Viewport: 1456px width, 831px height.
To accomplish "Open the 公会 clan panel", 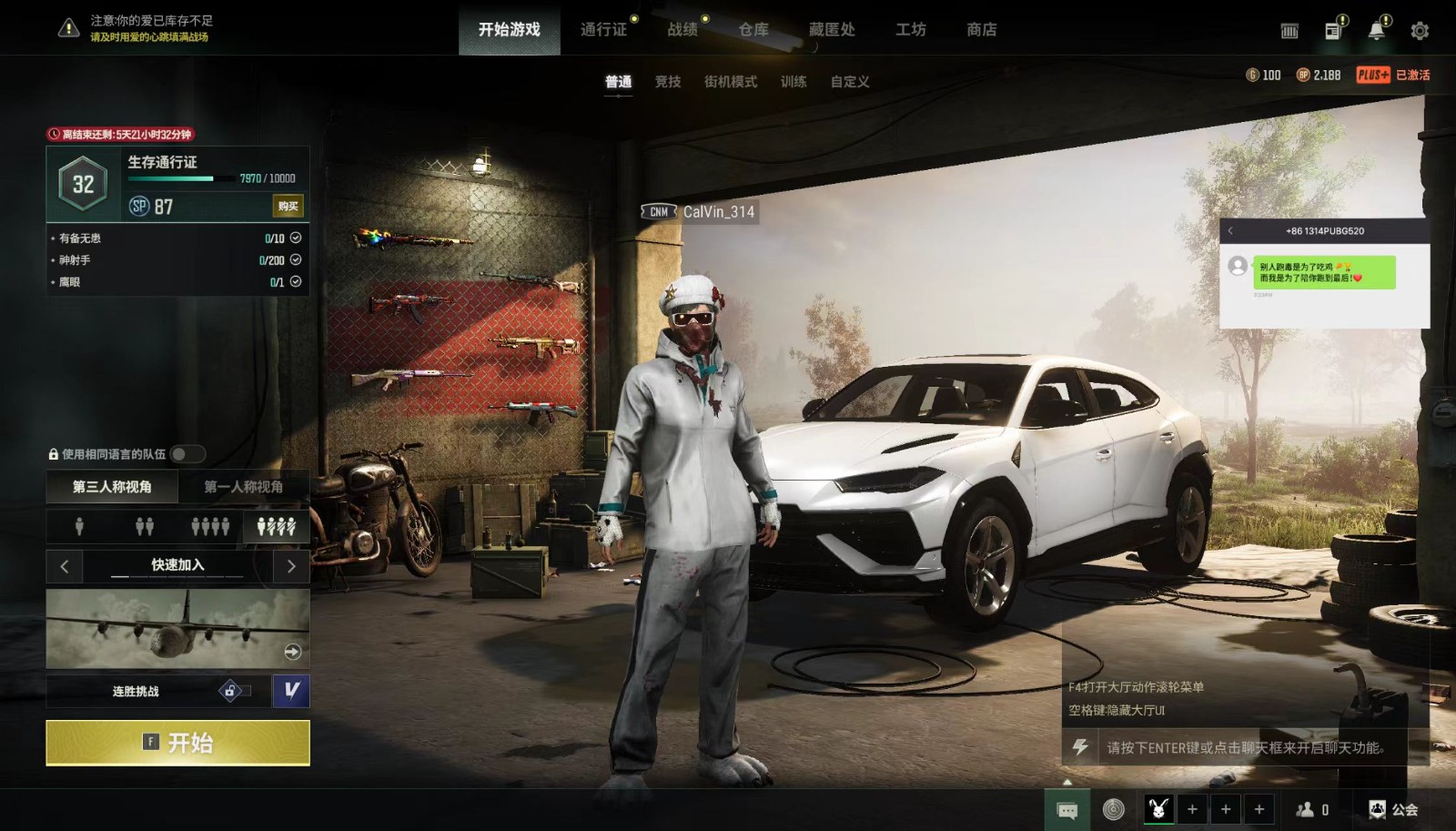I will pos(1394,809).
